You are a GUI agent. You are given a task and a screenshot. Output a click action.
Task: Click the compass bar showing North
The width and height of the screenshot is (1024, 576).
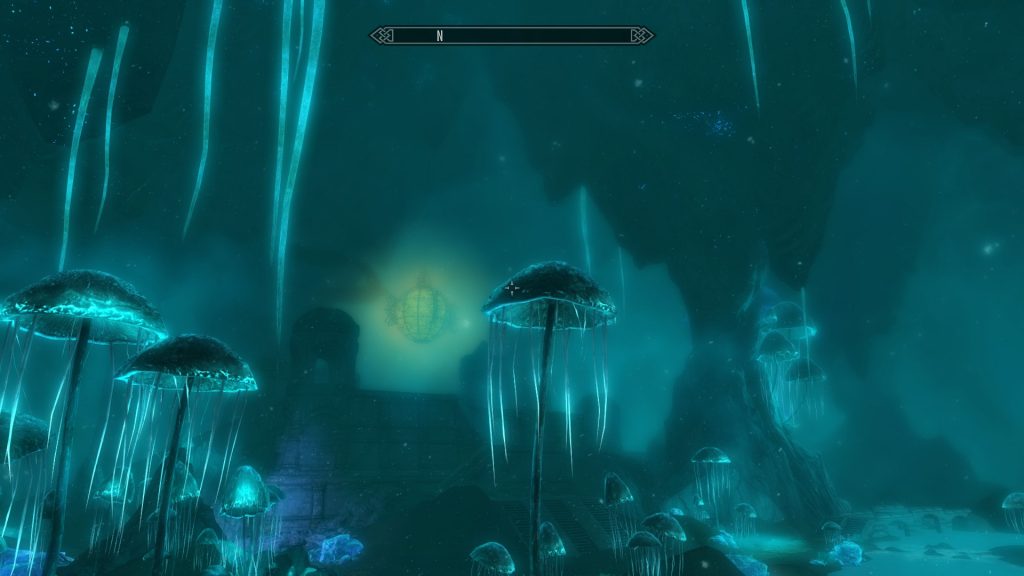pos(512,36)
